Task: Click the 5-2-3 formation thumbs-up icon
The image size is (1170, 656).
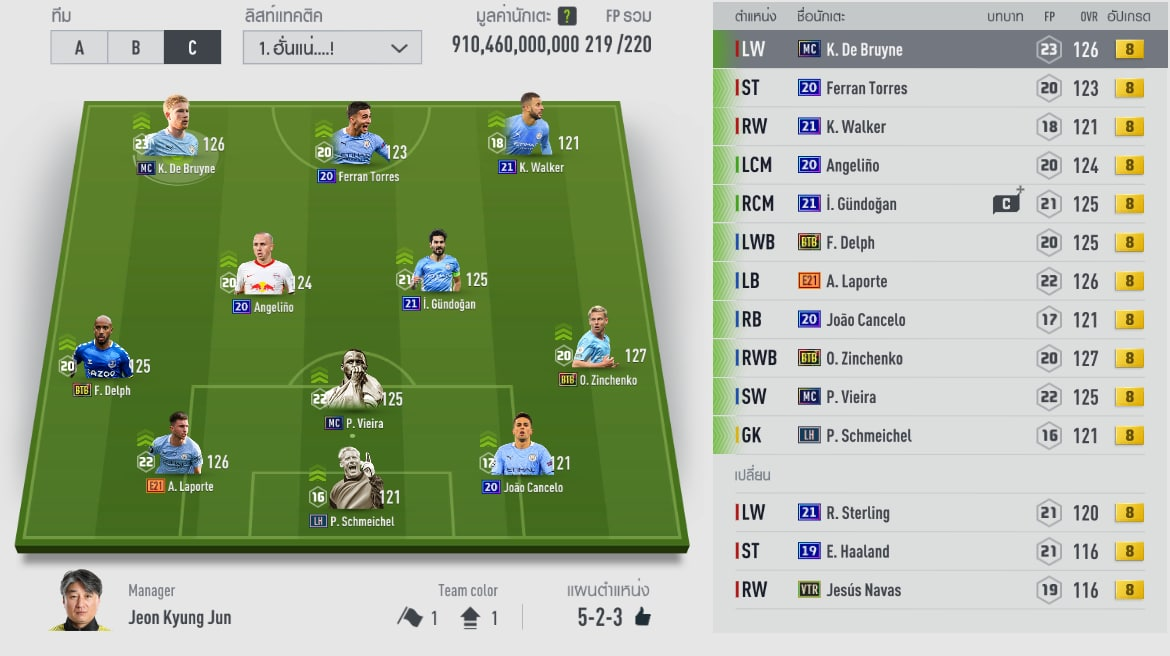Action: click(643, 617)
